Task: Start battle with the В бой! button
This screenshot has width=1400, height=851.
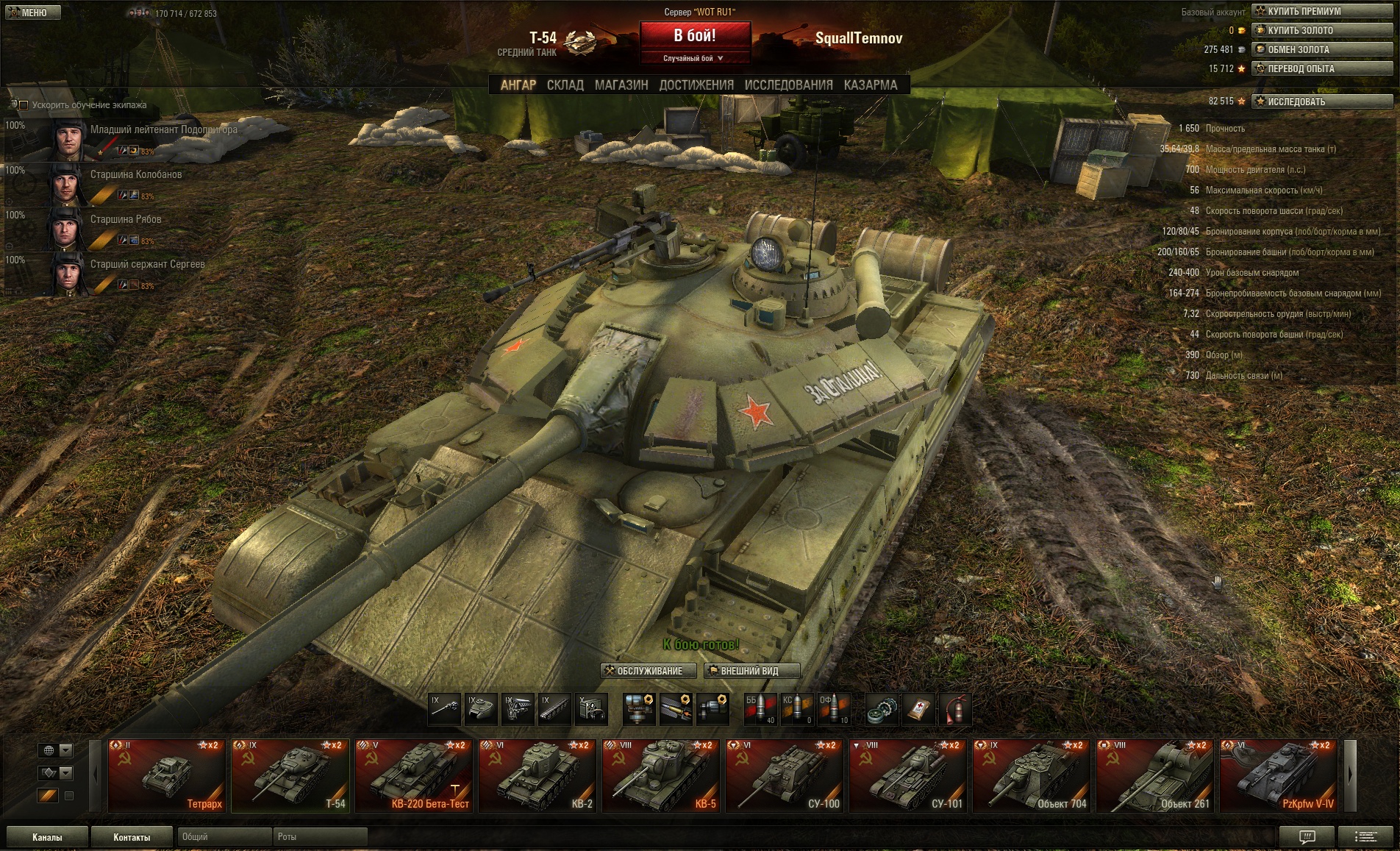Action: pyautogui.click(x=695, y=35)
